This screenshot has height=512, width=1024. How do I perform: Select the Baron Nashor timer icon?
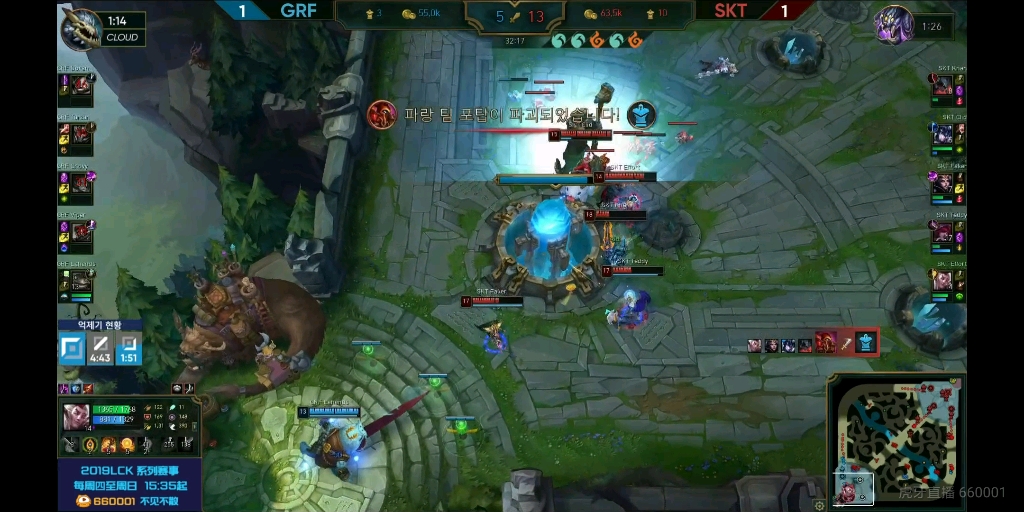[x=893, y=25]
